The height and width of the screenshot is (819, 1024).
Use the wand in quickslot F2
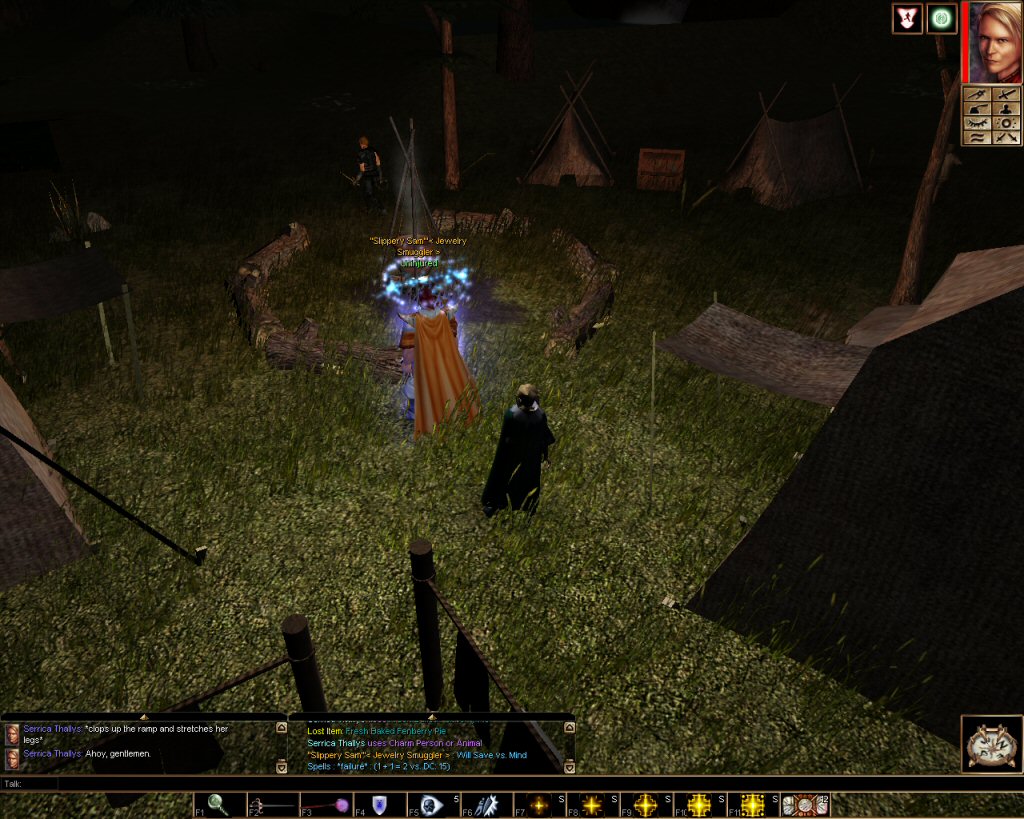point(269,805)
